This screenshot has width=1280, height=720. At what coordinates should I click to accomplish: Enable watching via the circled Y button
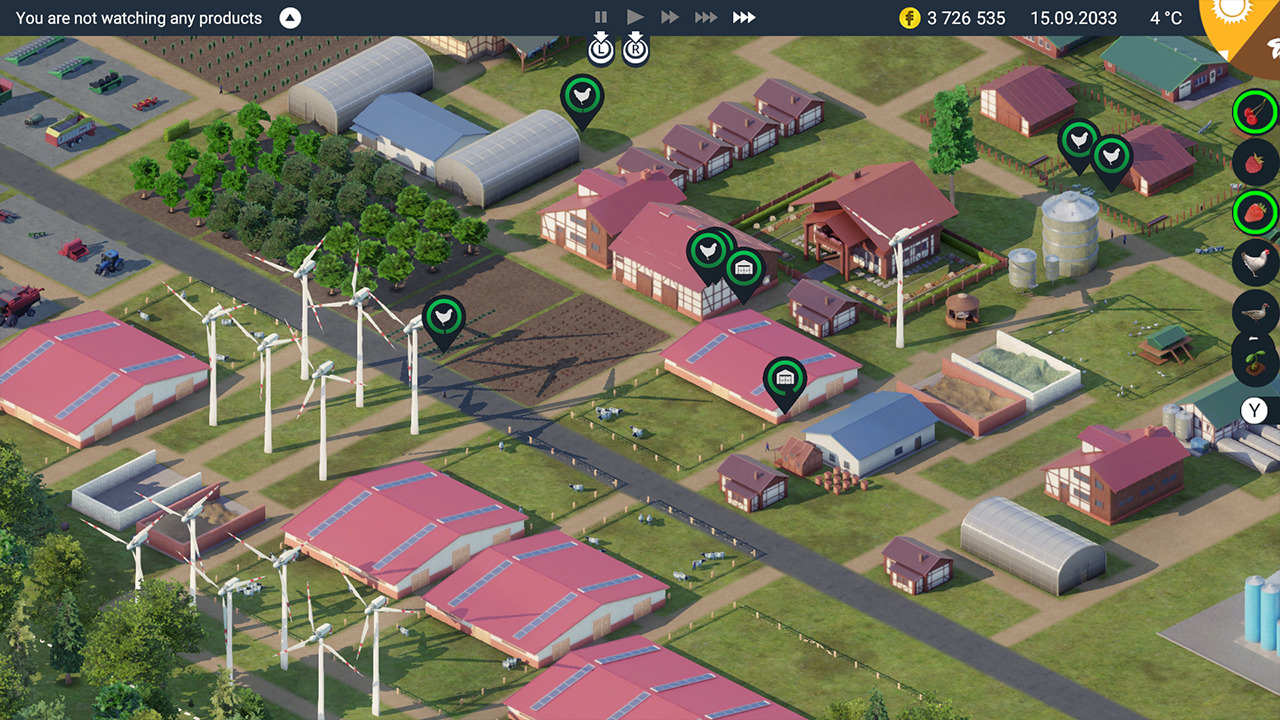pyautogui.click(x=1252, y=410)
